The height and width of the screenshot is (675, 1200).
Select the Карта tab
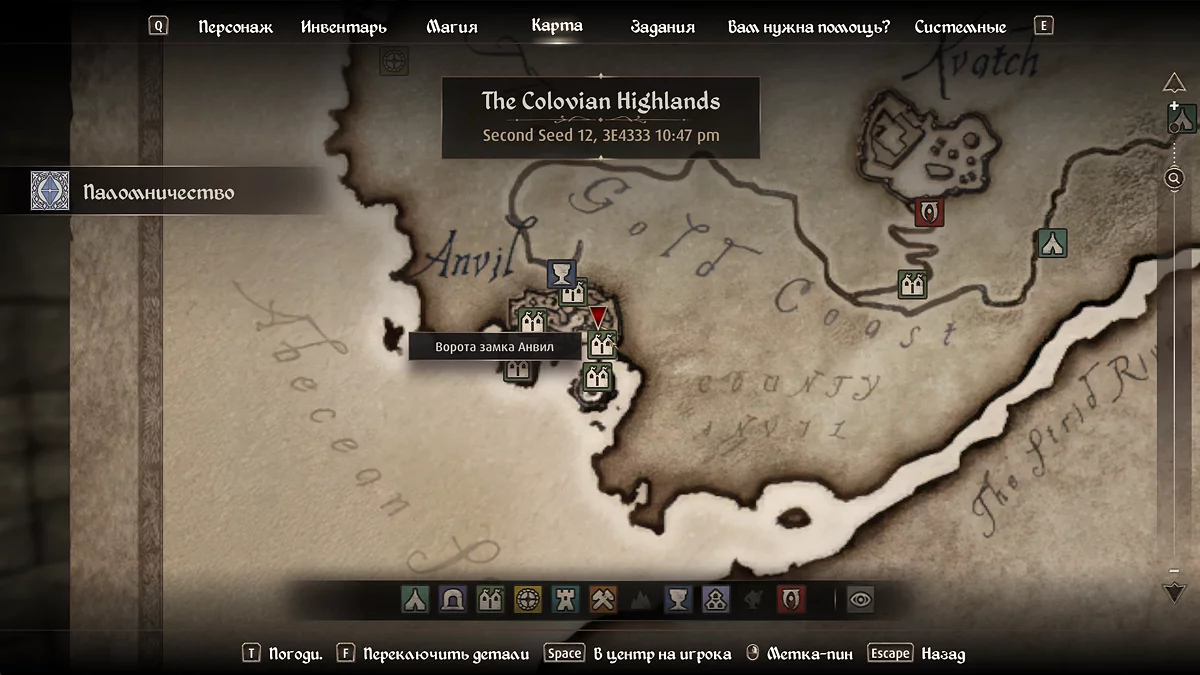click(x=557, y=26)
